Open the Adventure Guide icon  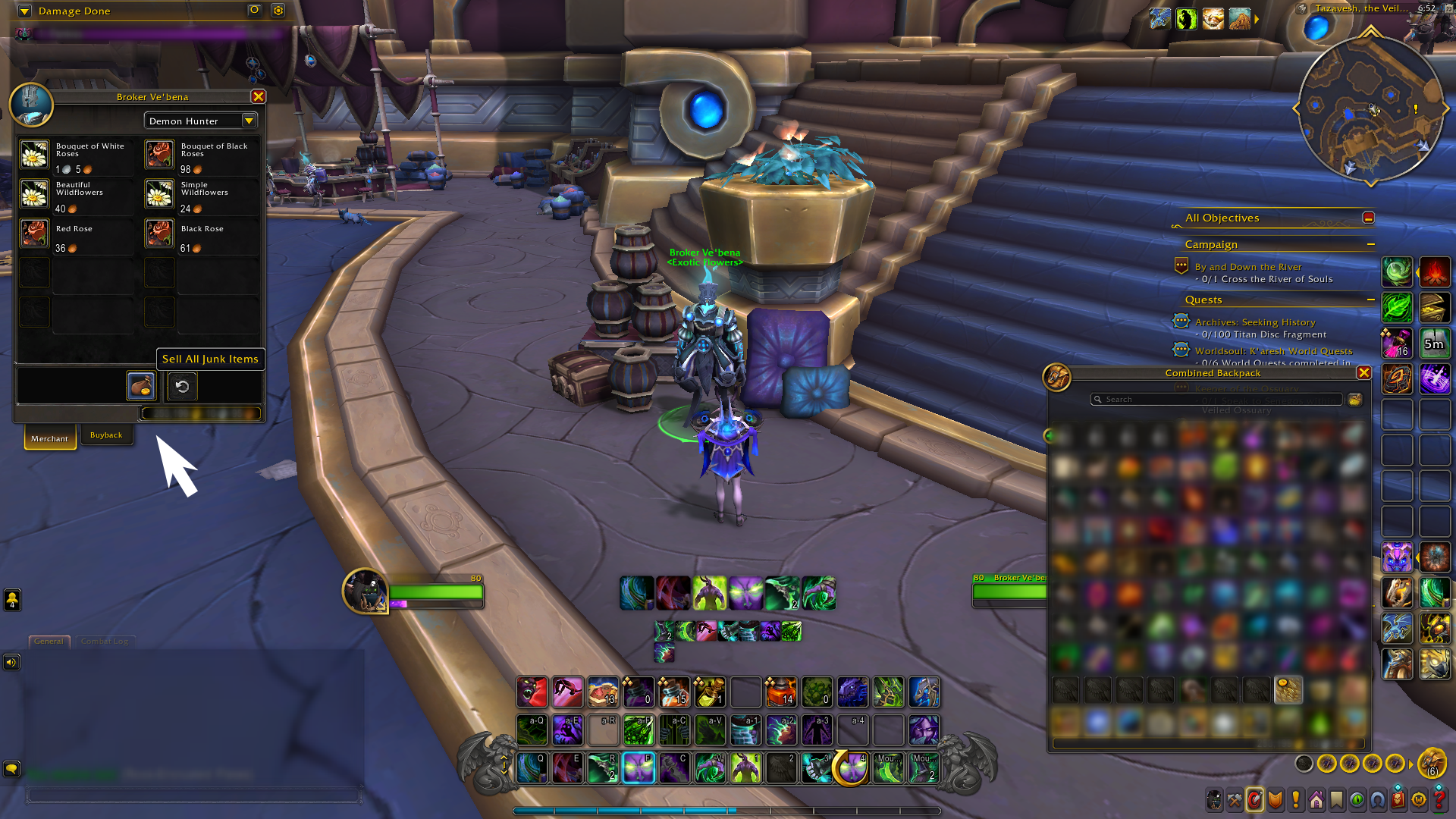[x=1397, y=799]
